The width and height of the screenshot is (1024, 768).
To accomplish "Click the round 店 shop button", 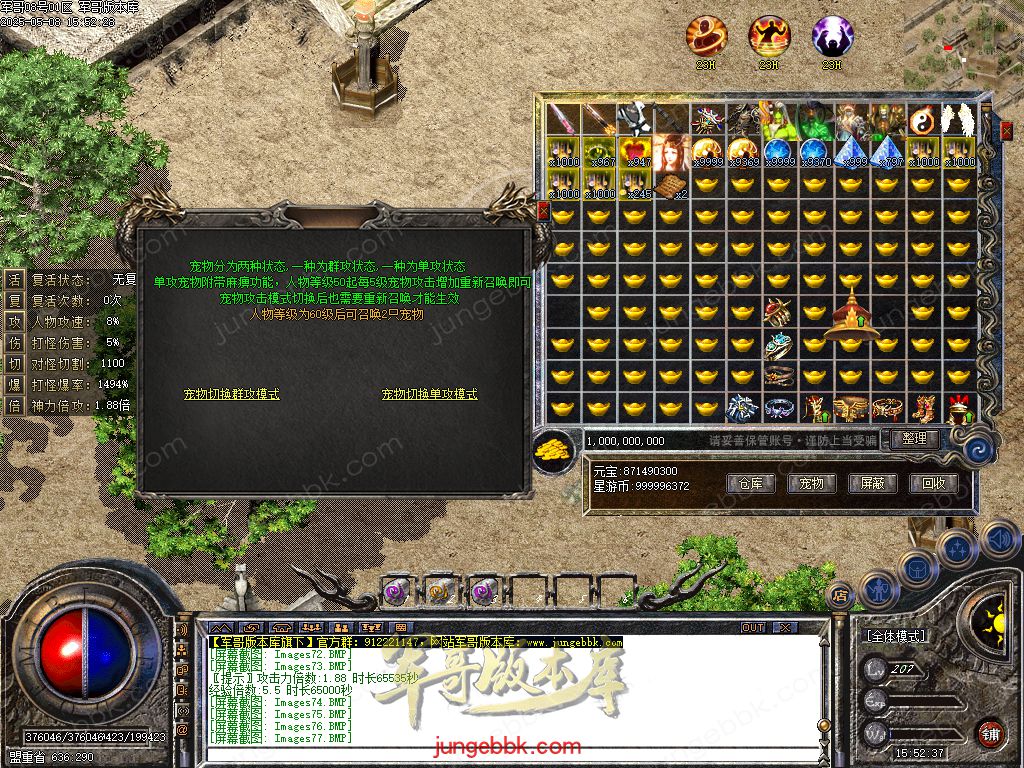I will coord(841,595).
